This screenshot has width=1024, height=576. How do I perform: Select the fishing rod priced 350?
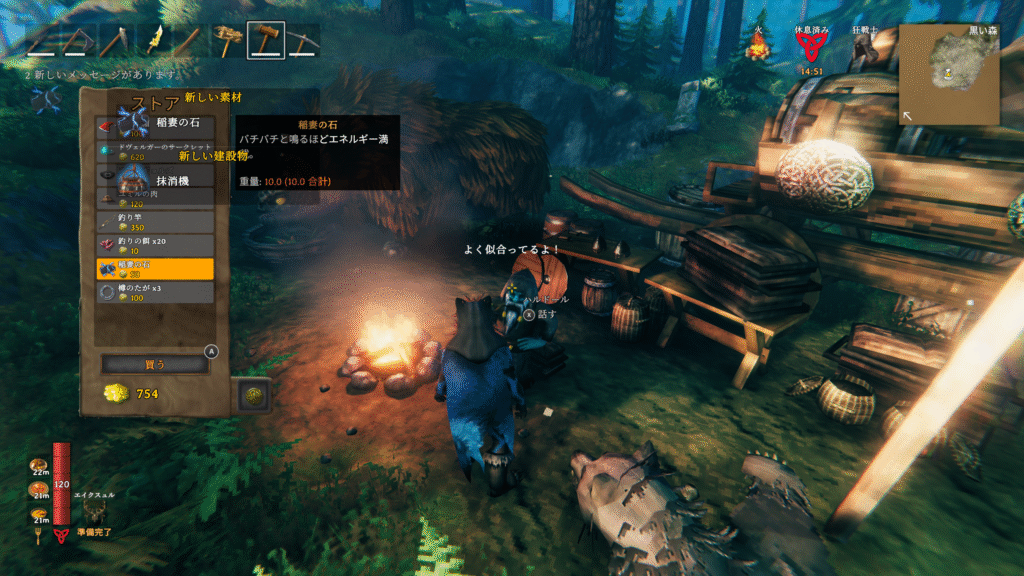coord(155,222)
